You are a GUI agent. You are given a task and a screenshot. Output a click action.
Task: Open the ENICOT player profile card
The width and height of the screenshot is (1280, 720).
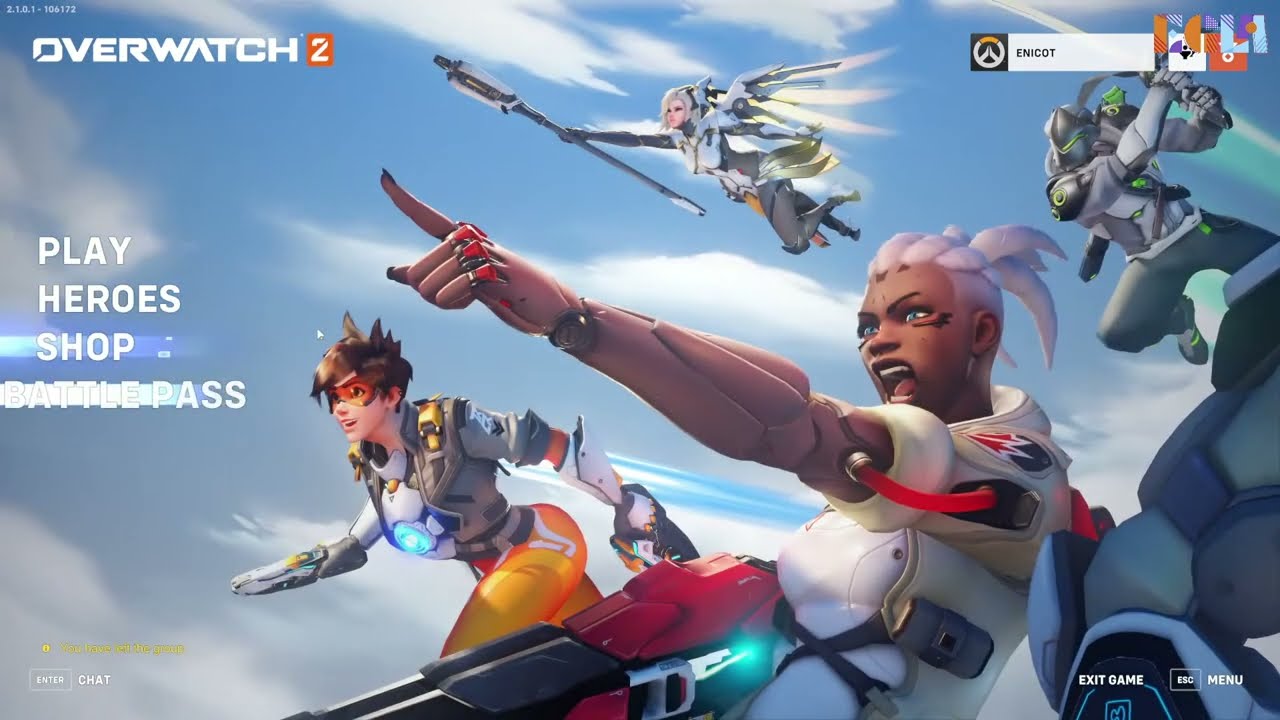(x=1078, y=53)
